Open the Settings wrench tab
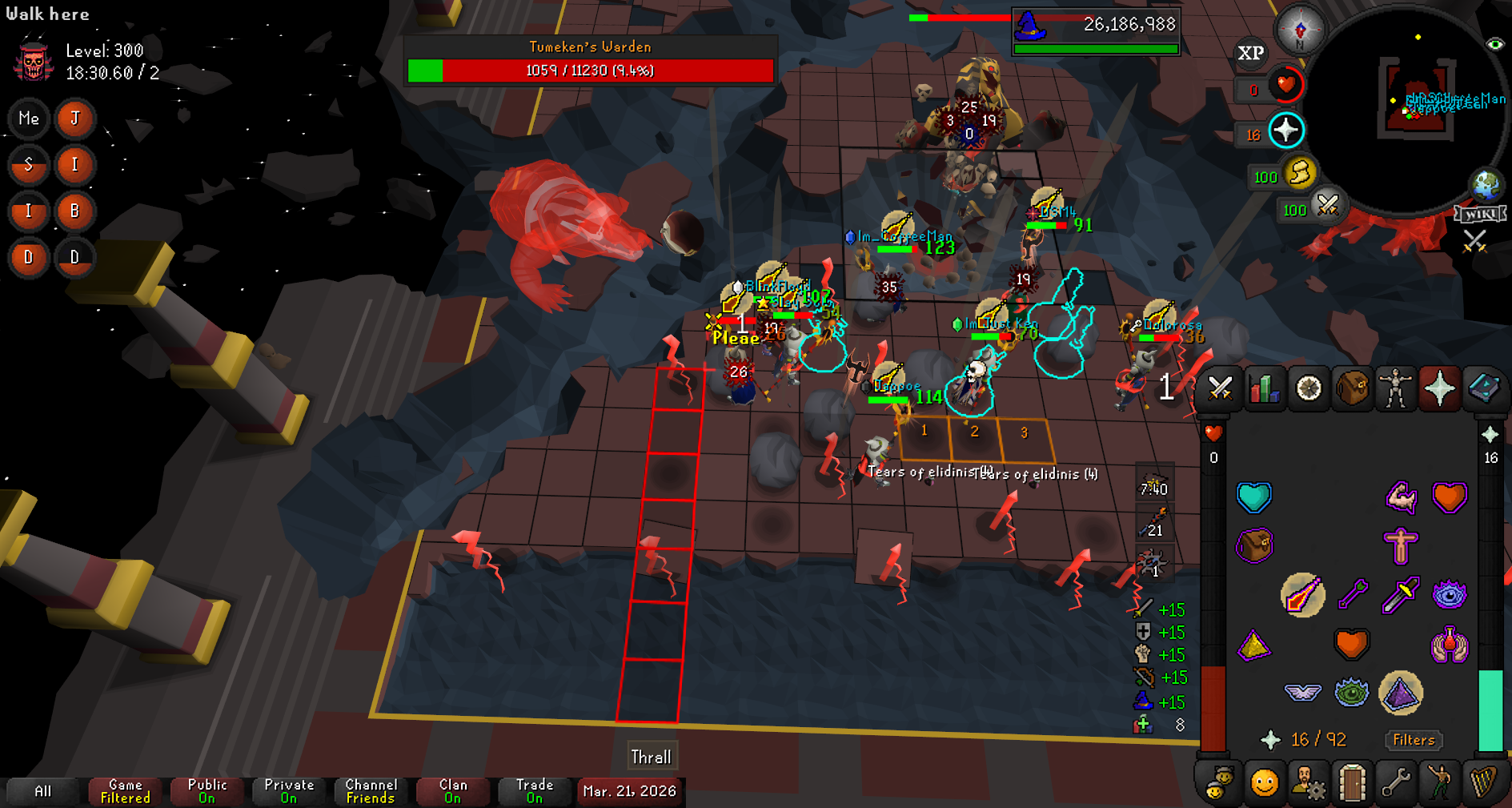The width and height of the screenshot is (1512, 808). click(1395, 783)
